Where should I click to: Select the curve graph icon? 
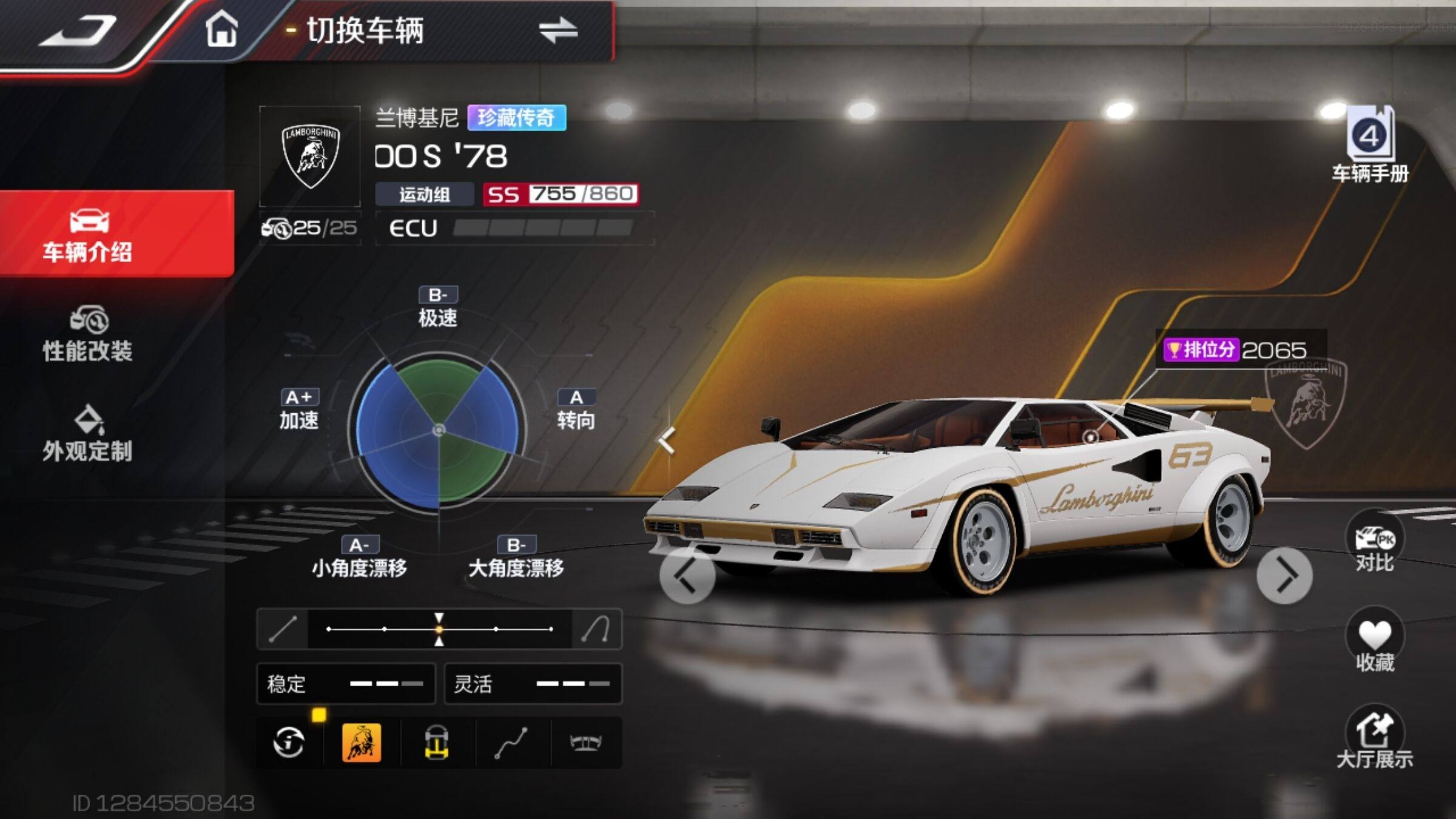[511, 742]
